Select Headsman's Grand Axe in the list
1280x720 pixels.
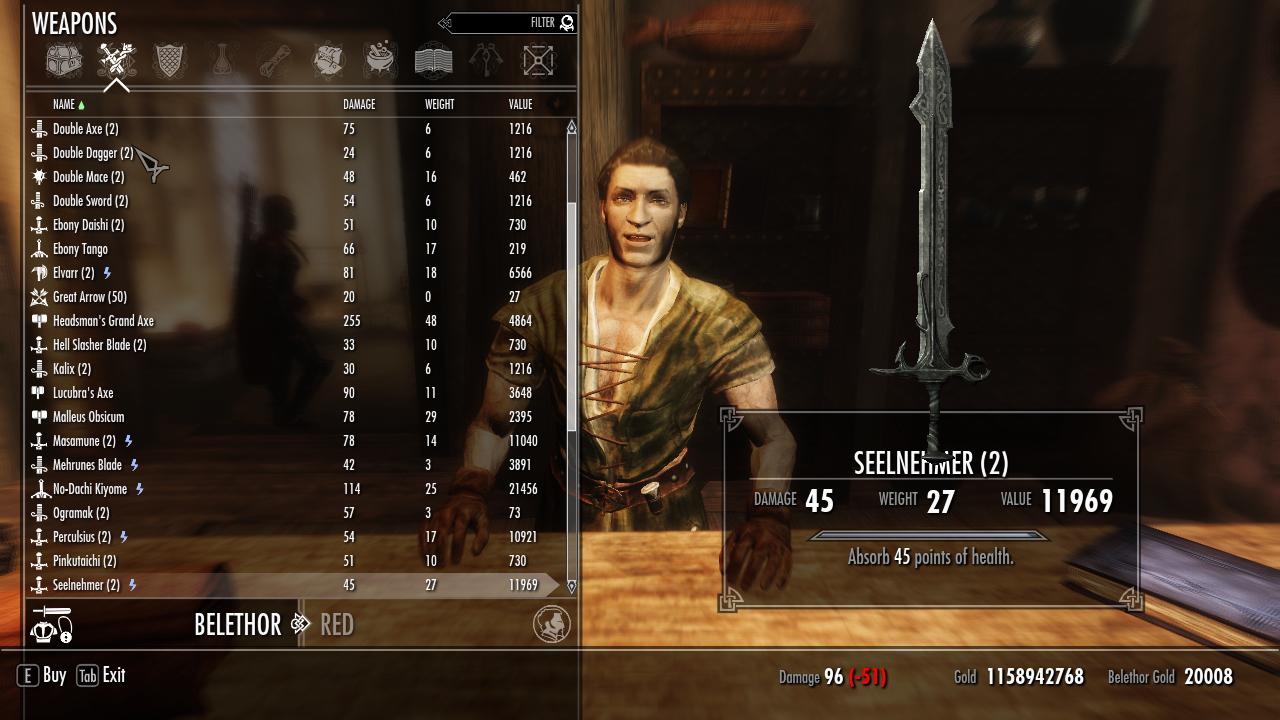(x=103, y=321)
